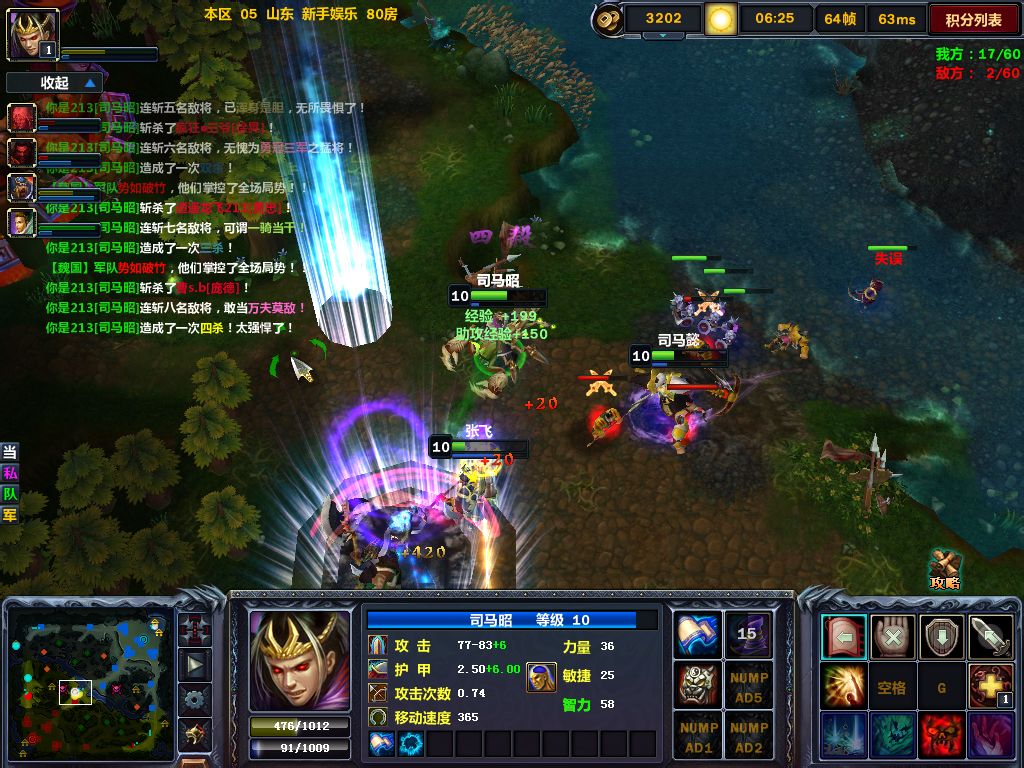Cast the red skull ability
This screenshot has width=1024, height=768.
point(941,734)
